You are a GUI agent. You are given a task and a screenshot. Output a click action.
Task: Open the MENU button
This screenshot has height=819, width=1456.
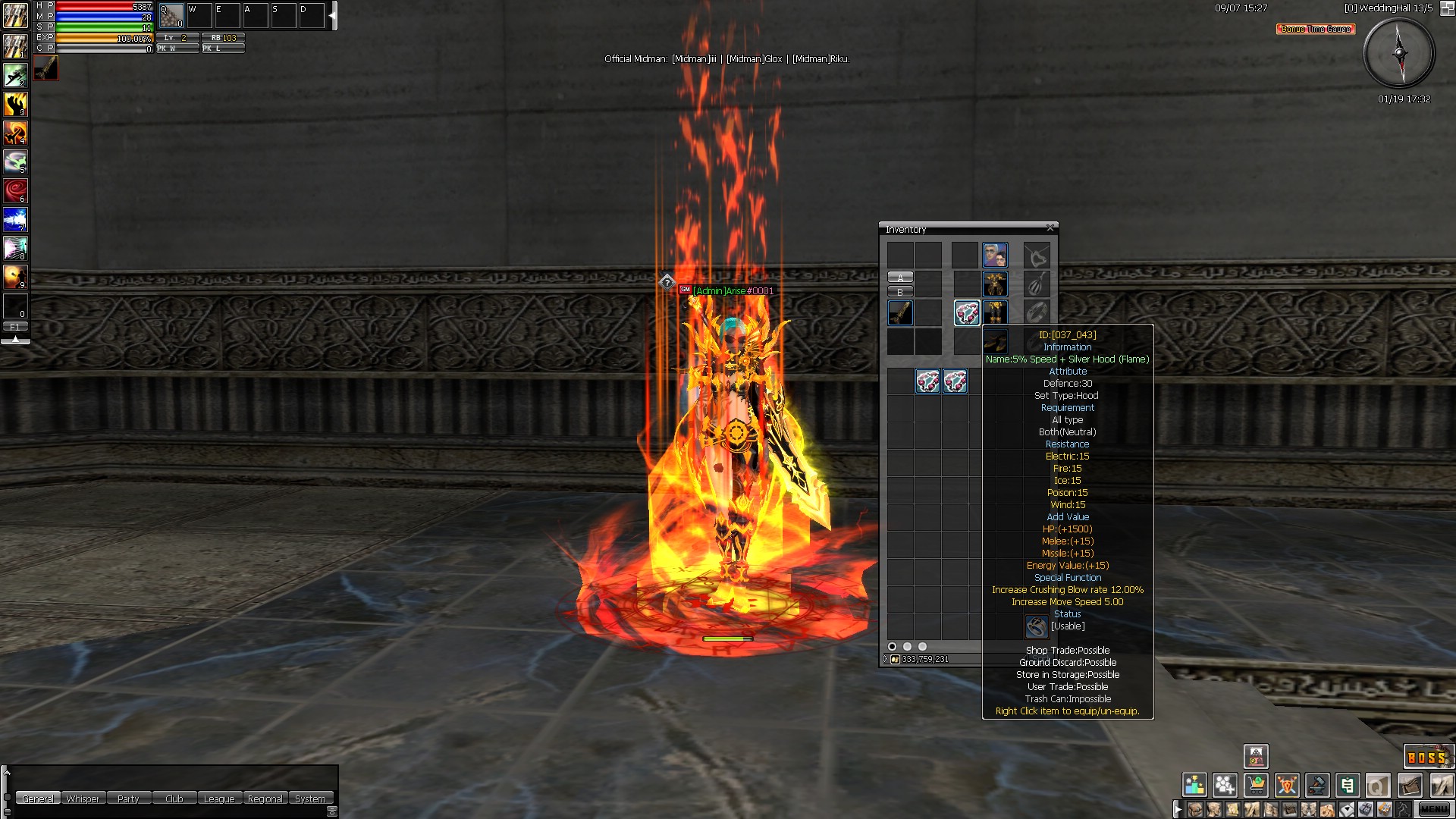pyautogui.click(x=1432, y=809)
